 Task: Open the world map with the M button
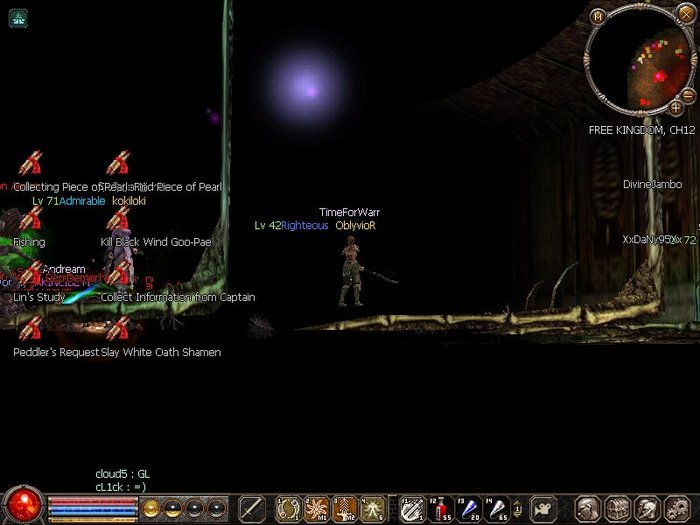598,16
